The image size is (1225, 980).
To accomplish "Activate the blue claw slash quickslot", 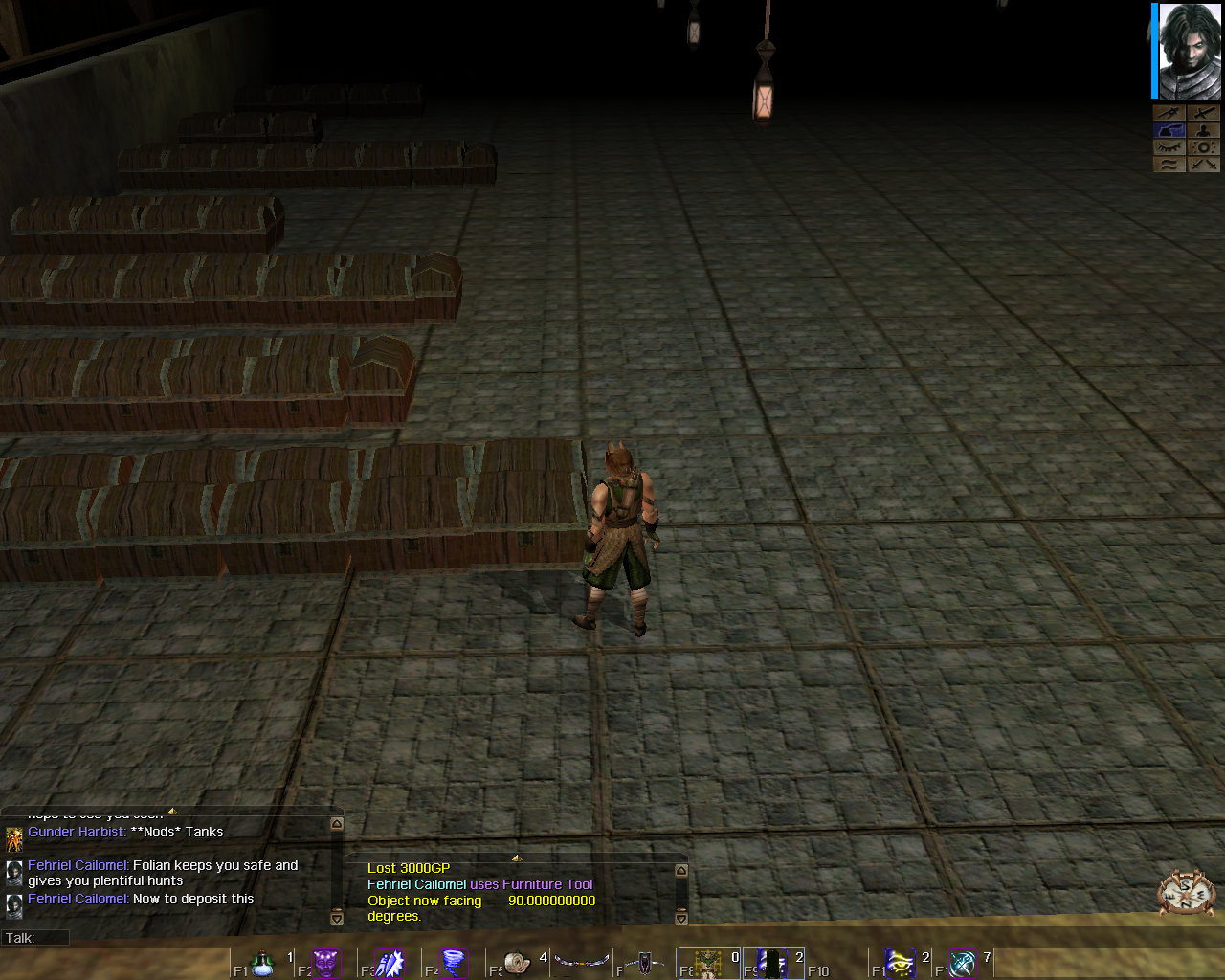I will click(x=390, y=964).
